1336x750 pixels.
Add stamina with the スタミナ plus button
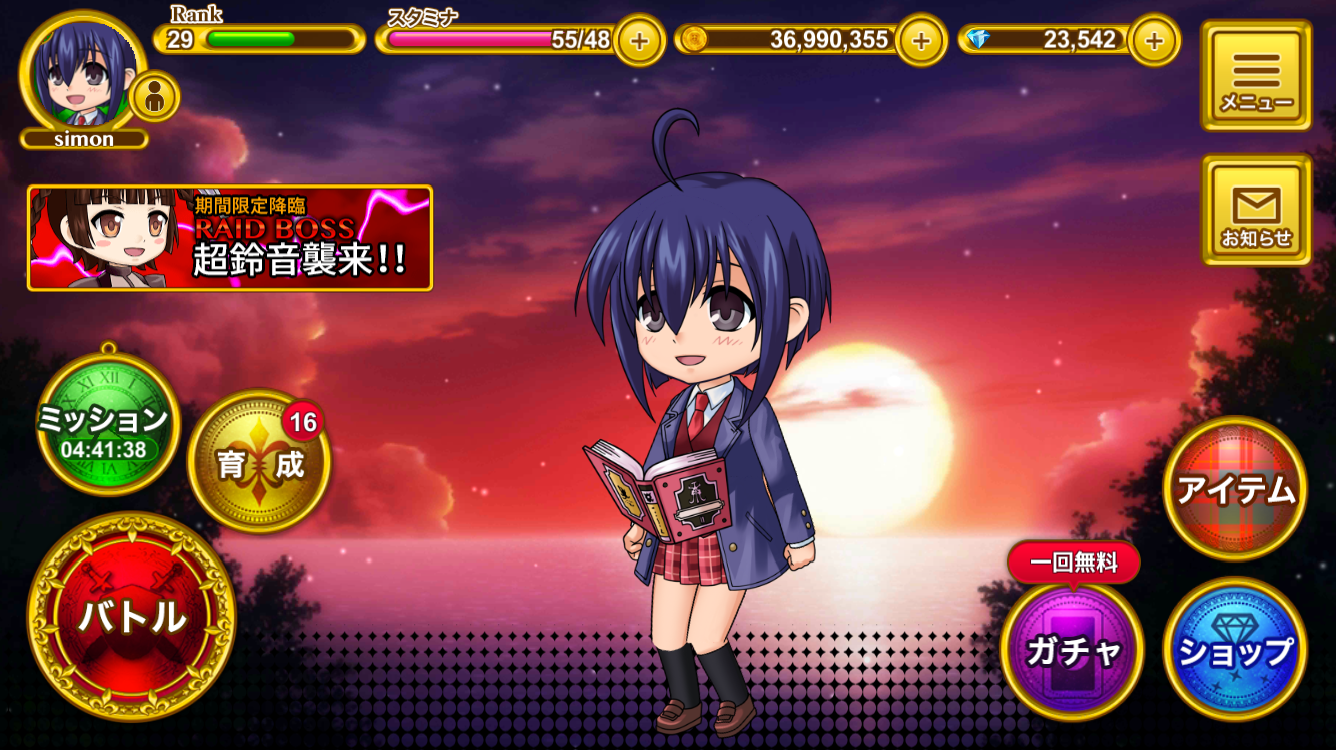[638, 41]
